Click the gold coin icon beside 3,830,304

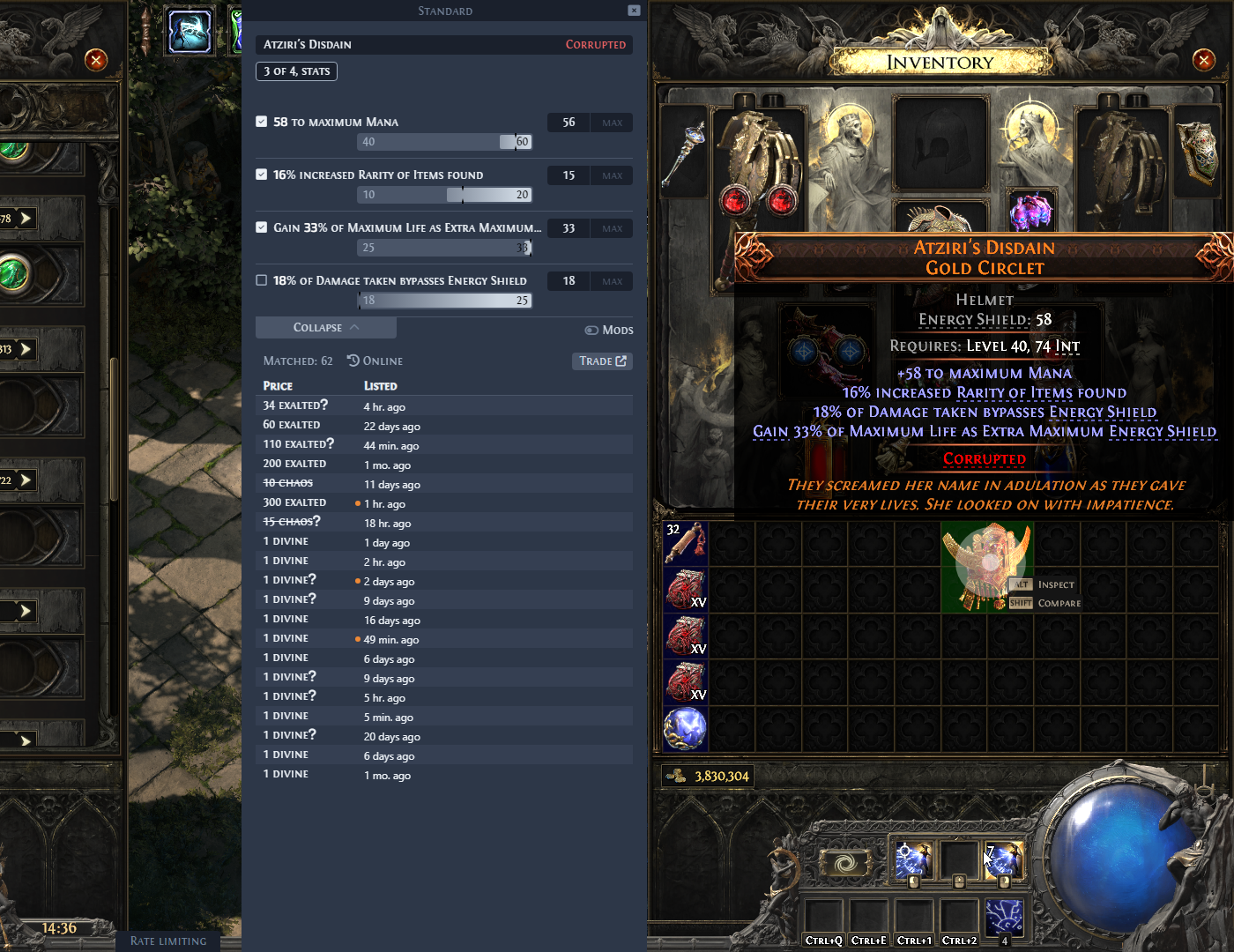(675, 776)
